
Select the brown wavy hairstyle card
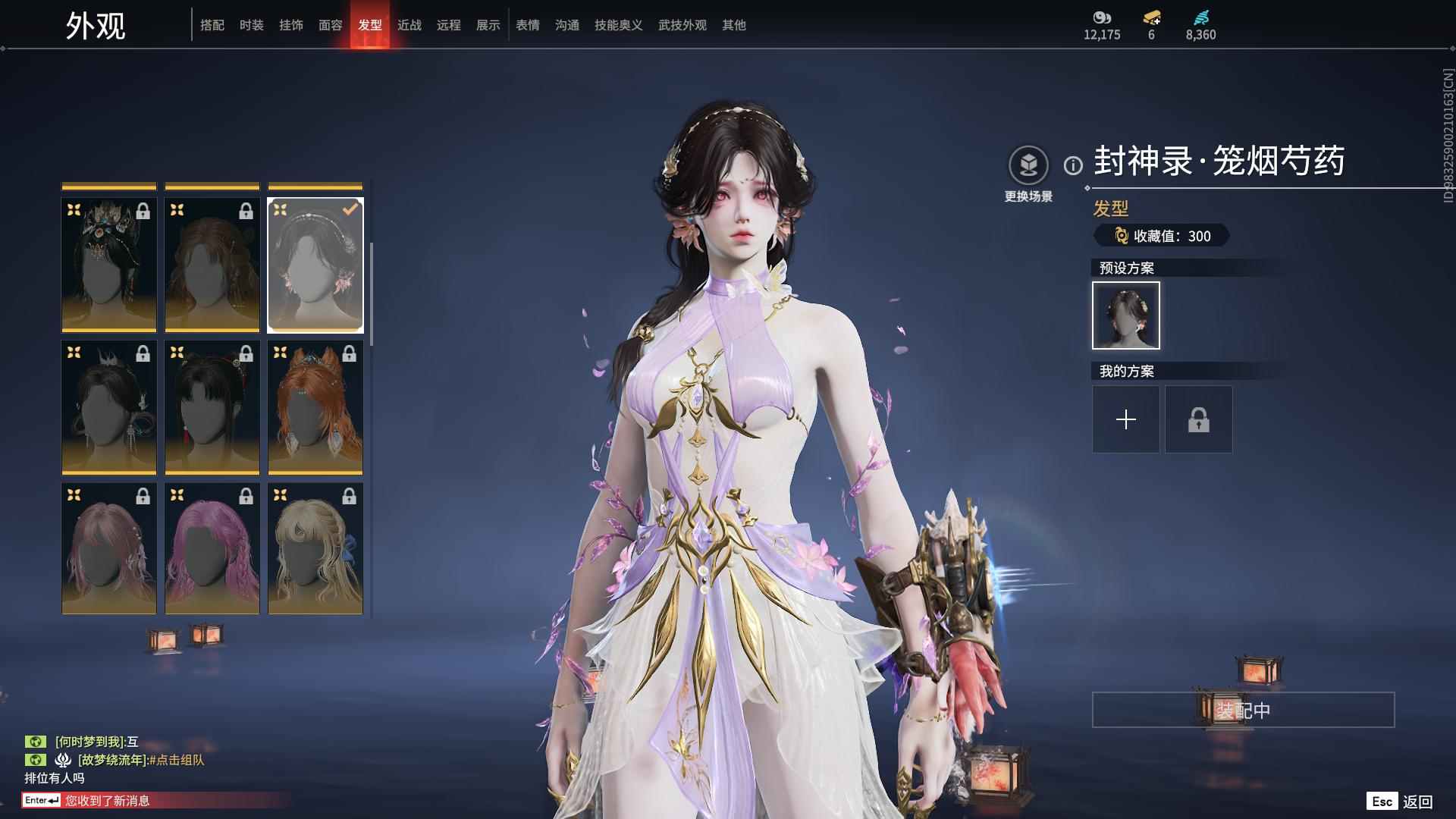tap(212, 265)
